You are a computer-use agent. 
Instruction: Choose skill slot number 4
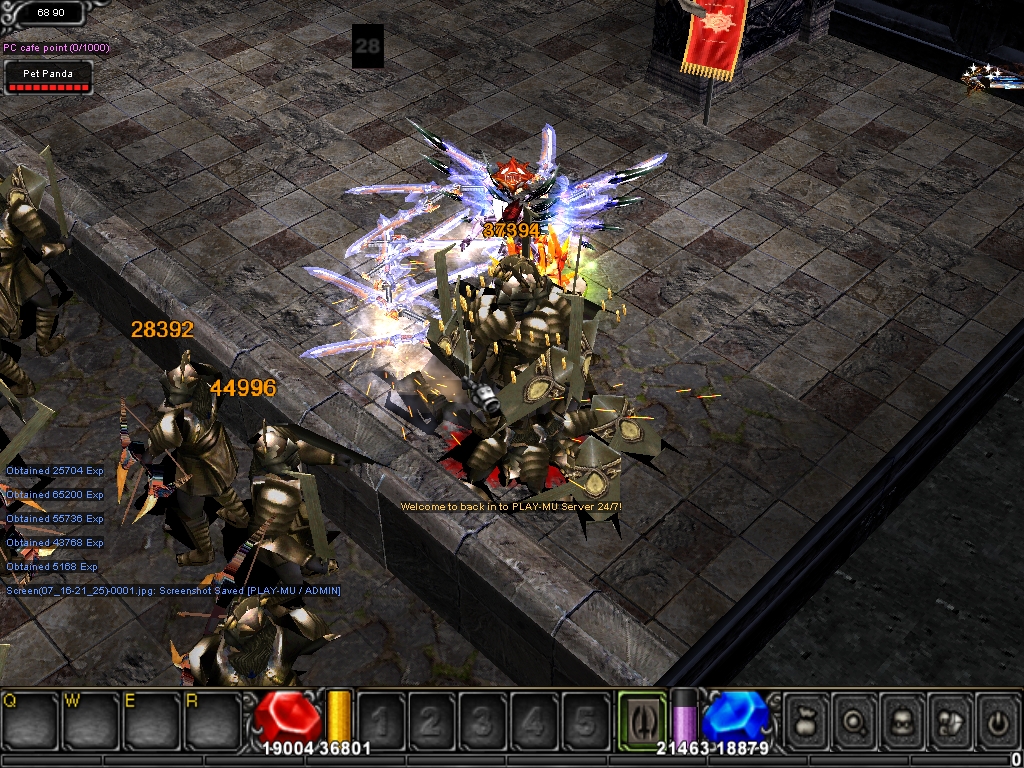(534, 720)
